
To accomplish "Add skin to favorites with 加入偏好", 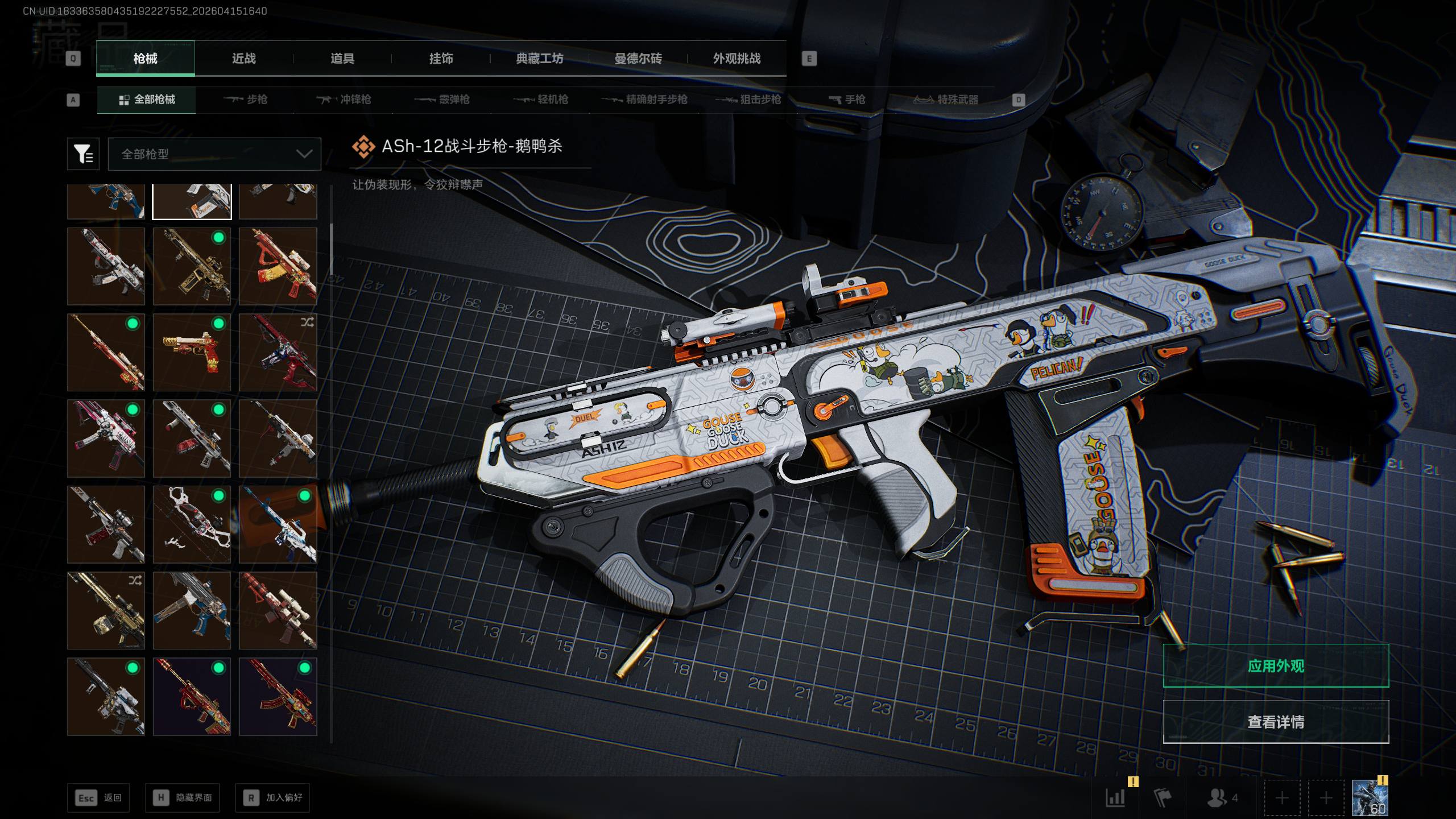I will click(272, 798).
